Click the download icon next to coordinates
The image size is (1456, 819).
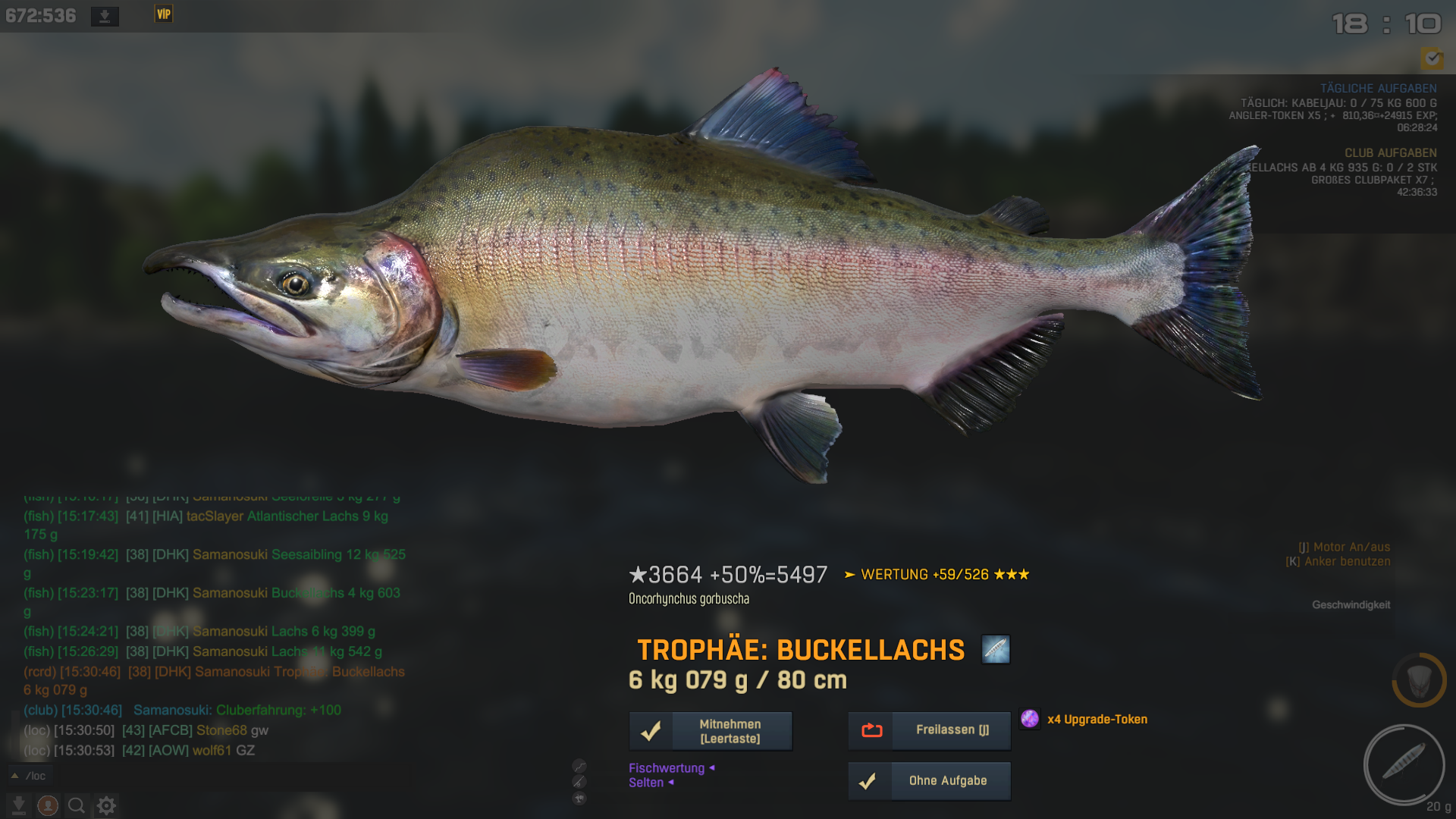click(x=105, y=16)
